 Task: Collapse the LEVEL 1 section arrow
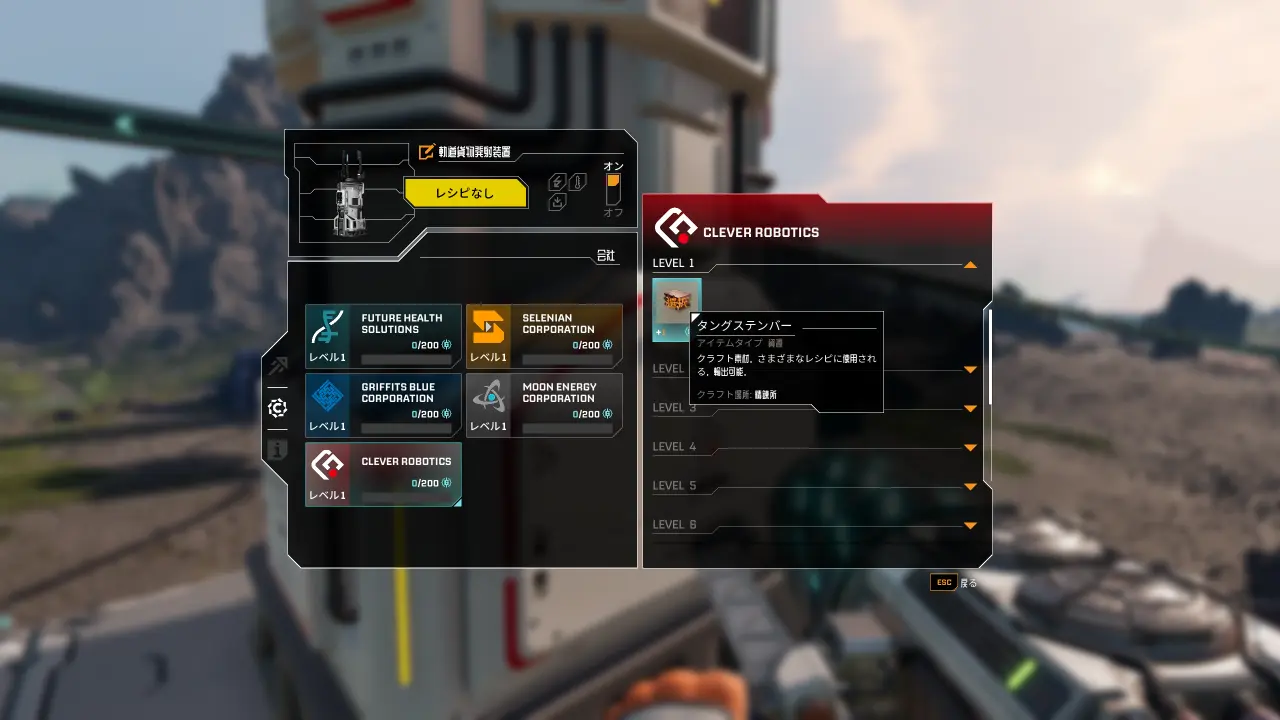coord(969,265)
